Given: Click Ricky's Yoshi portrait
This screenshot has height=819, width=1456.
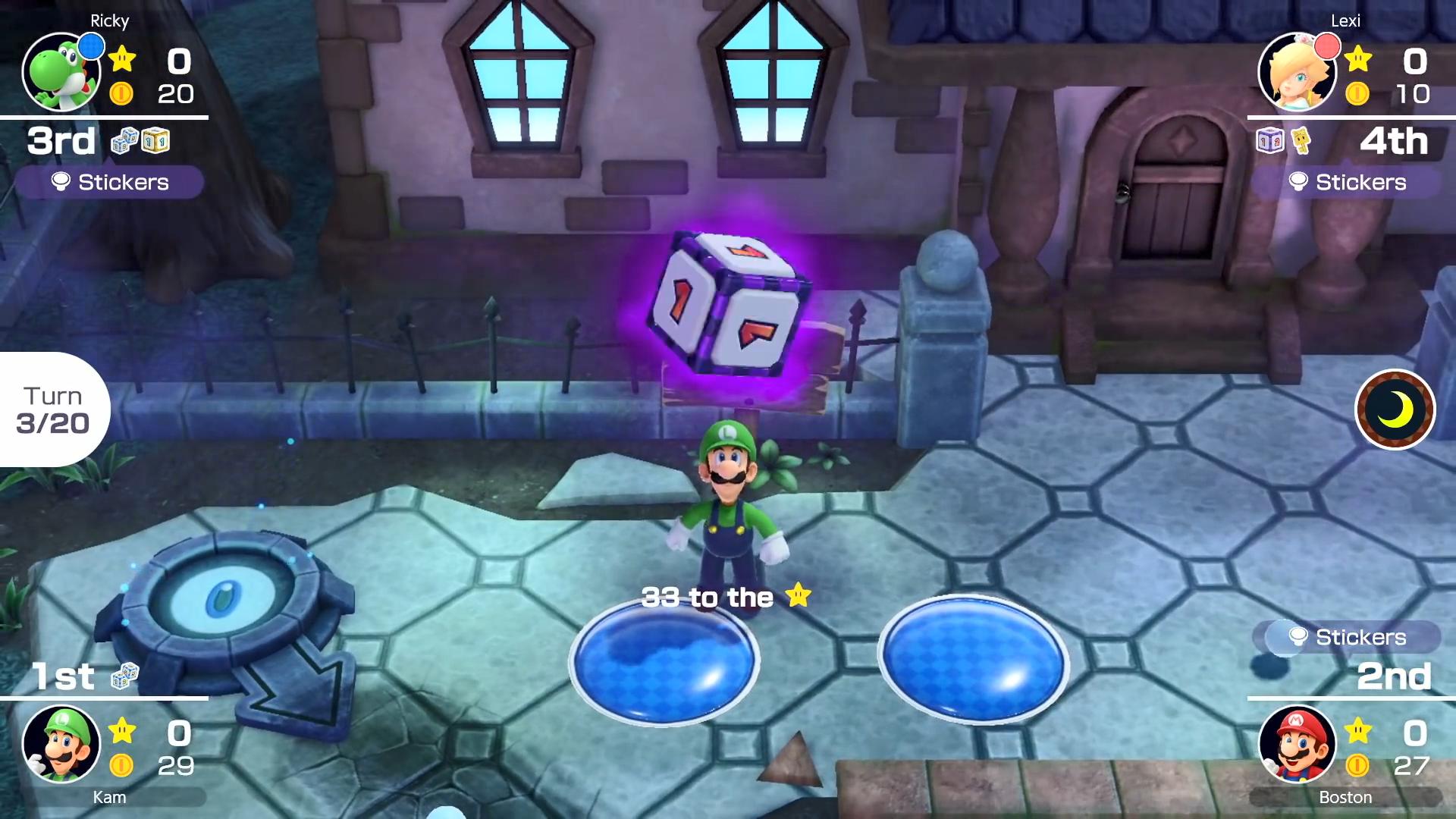Looking at the screenshot, I should [61, 73].
